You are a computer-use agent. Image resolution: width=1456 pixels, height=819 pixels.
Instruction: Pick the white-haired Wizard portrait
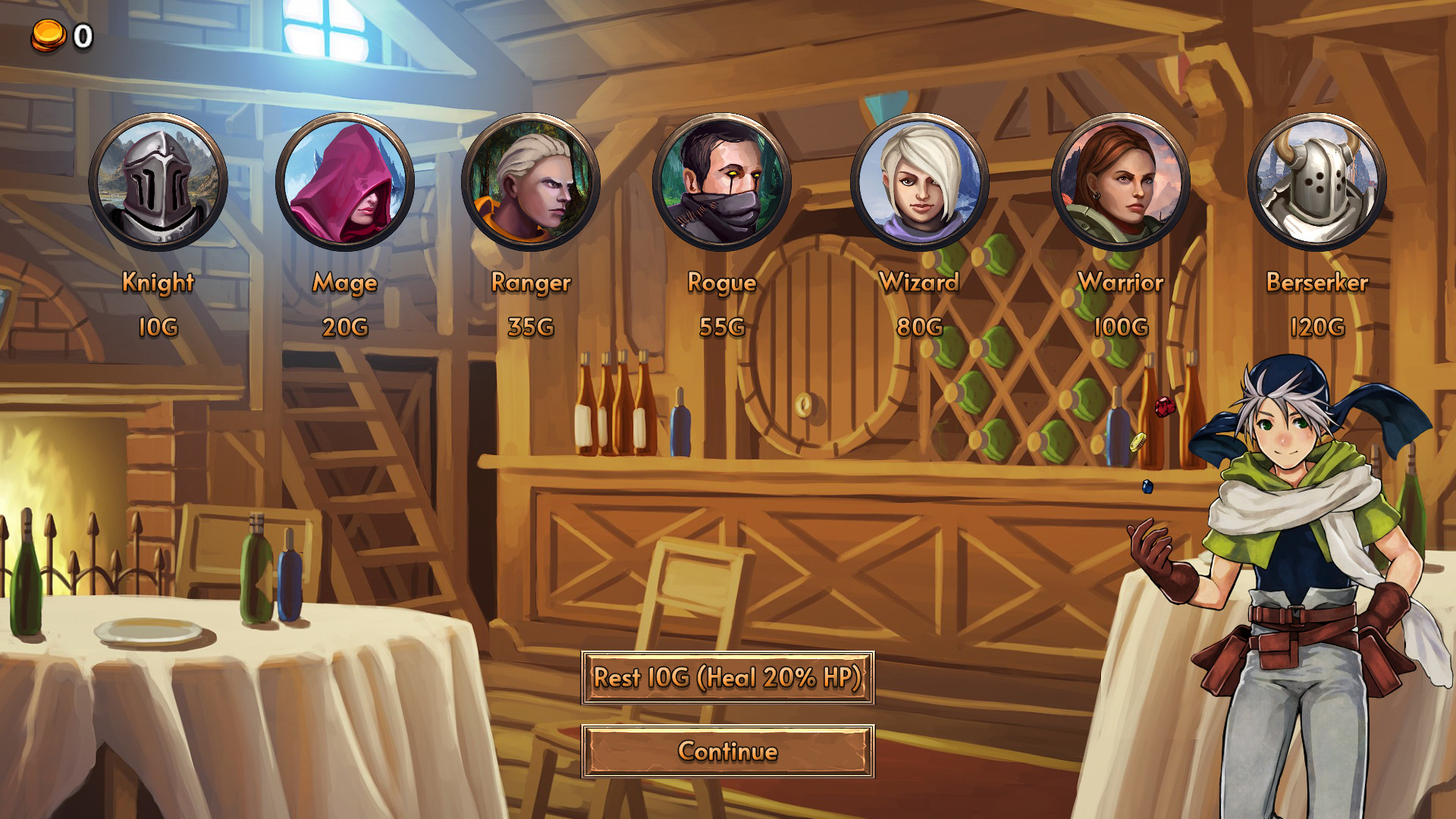(919, 182)
